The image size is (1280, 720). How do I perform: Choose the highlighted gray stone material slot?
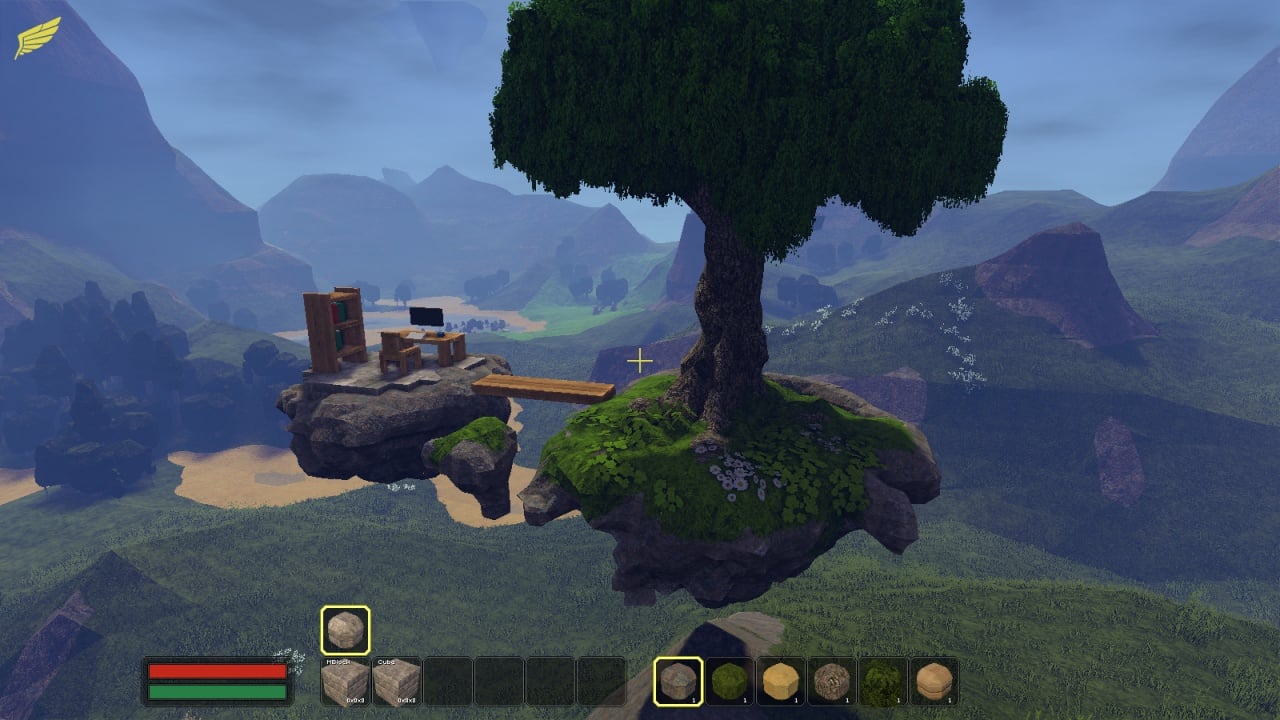(679, 682)
